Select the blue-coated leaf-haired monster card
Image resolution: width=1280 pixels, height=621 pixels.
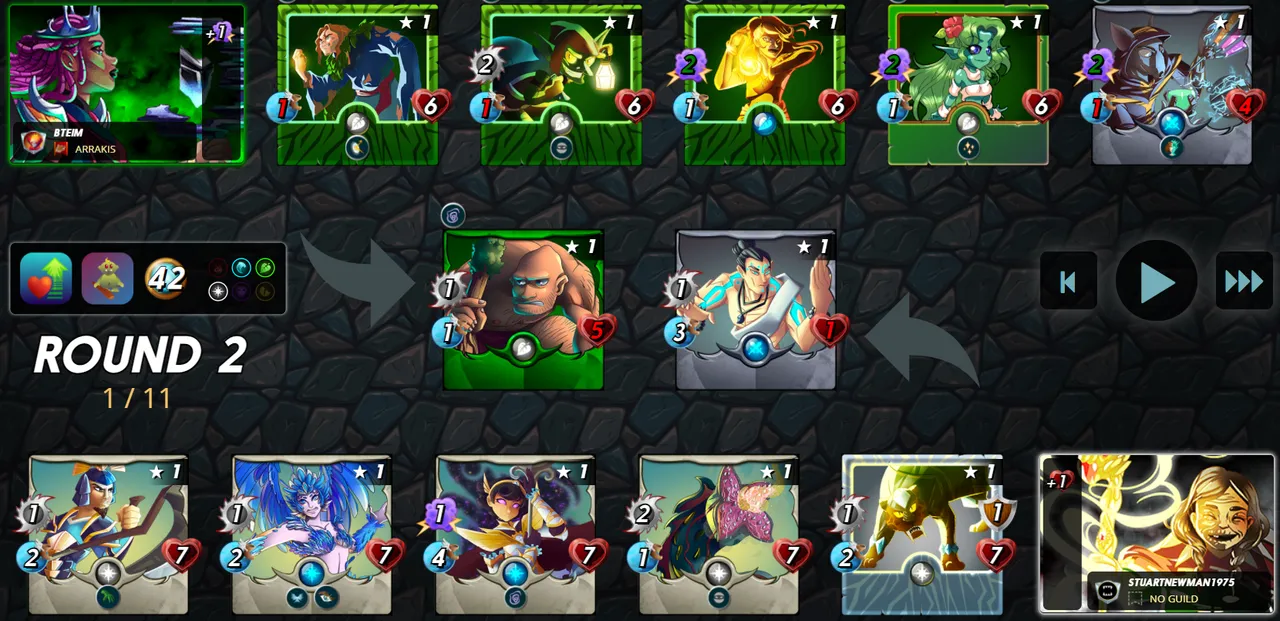point(357,84)
